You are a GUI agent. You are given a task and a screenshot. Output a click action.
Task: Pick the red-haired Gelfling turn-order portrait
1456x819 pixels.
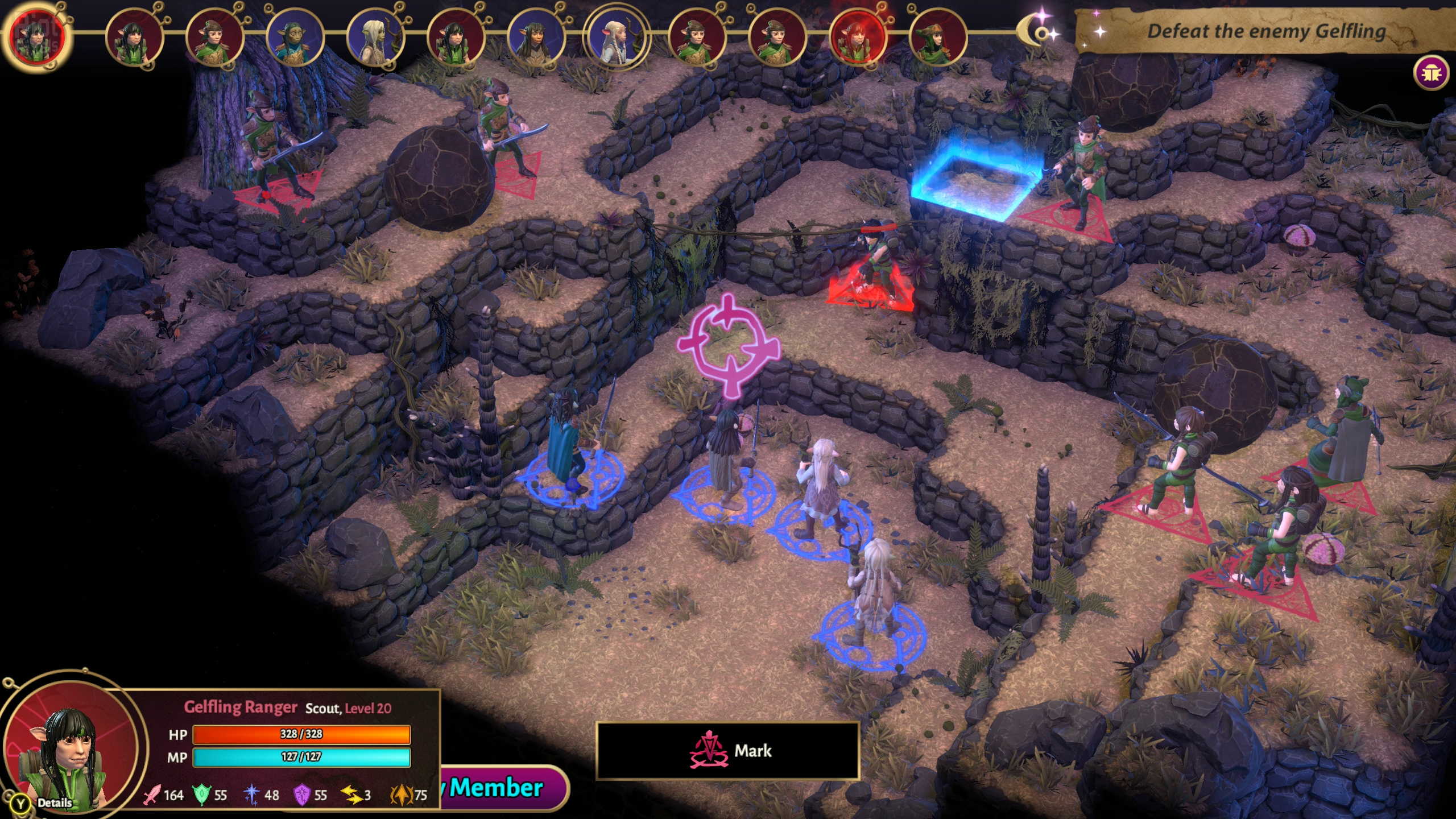858,38
